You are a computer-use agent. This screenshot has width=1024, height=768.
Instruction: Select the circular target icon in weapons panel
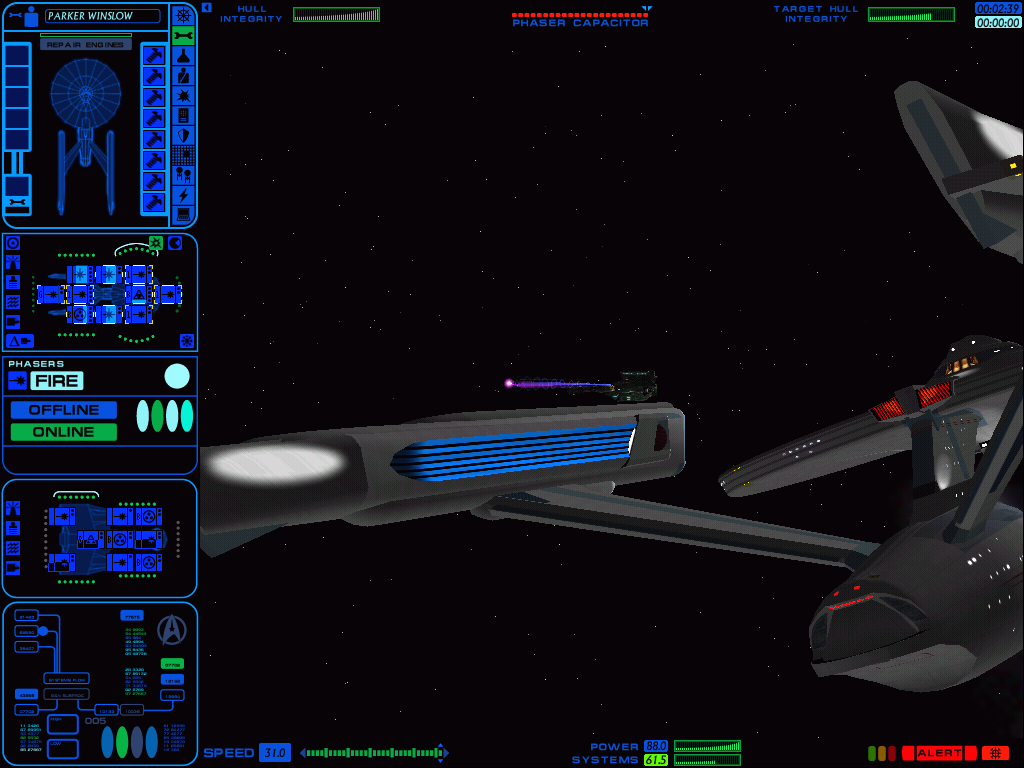pos(13,243)
